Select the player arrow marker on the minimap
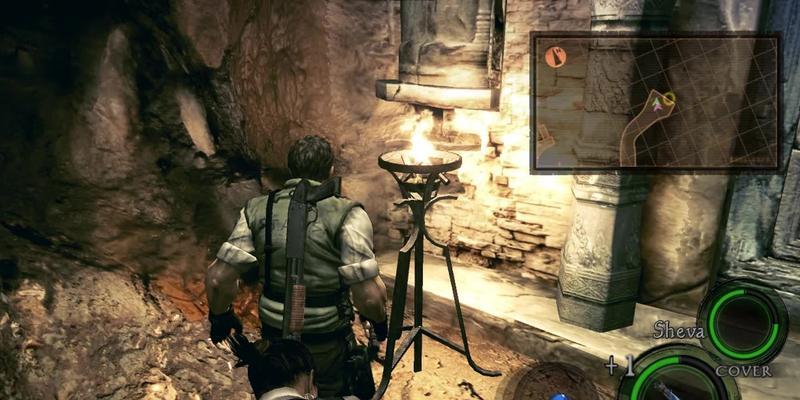Image resolution: width=800 pixels, height=400 pixels. (x=656, y=101)
